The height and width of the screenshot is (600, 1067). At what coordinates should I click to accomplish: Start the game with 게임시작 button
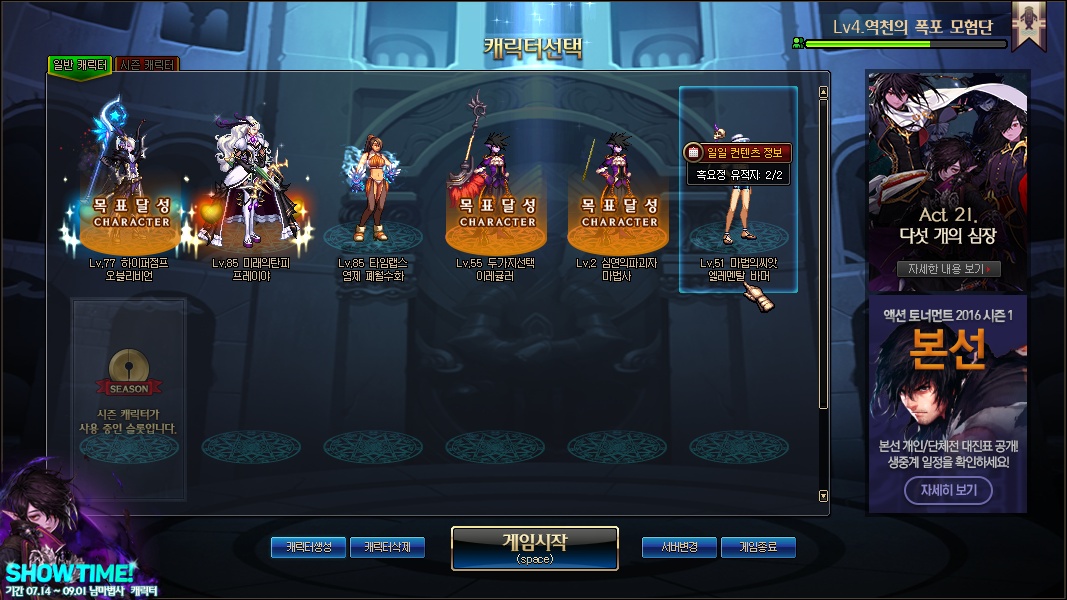tap(534, 547)
